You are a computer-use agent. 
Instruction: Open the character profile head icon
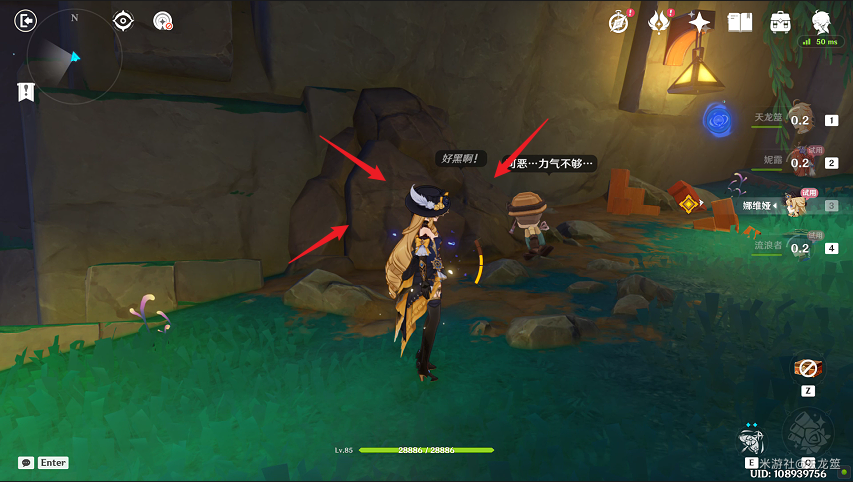click(821, 21)
